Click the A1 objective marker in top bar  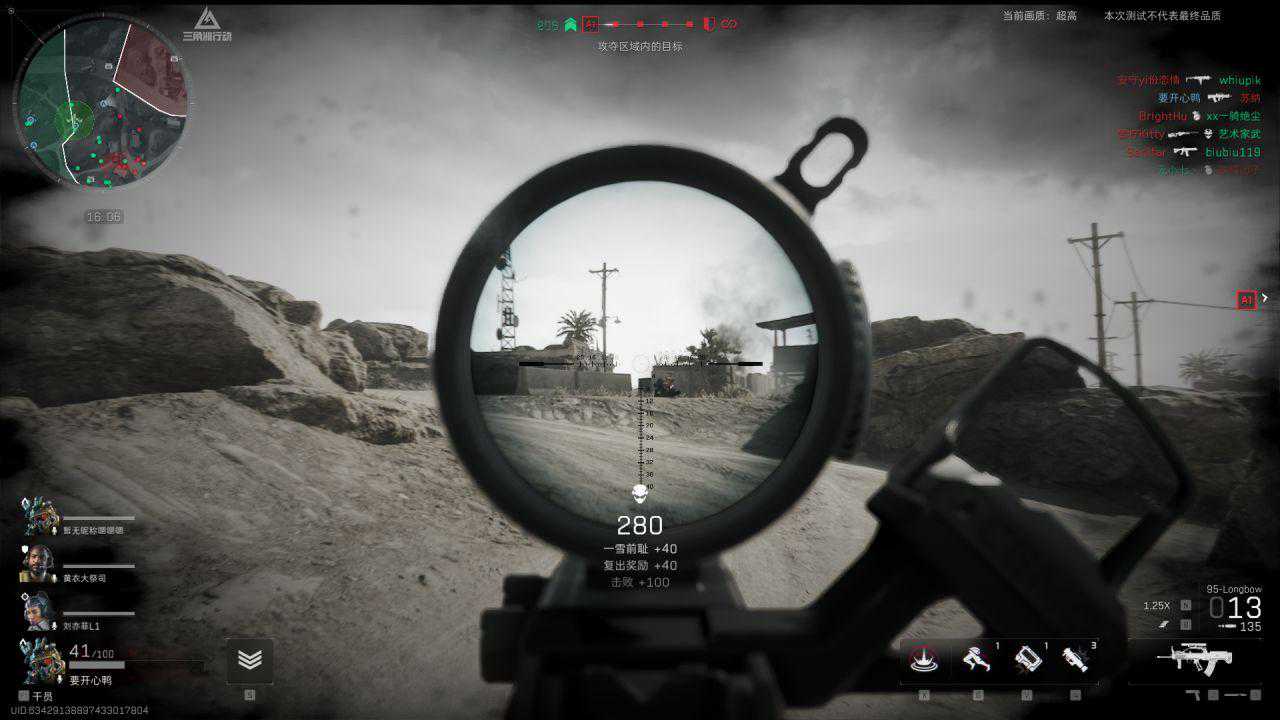tap(591, 24)
